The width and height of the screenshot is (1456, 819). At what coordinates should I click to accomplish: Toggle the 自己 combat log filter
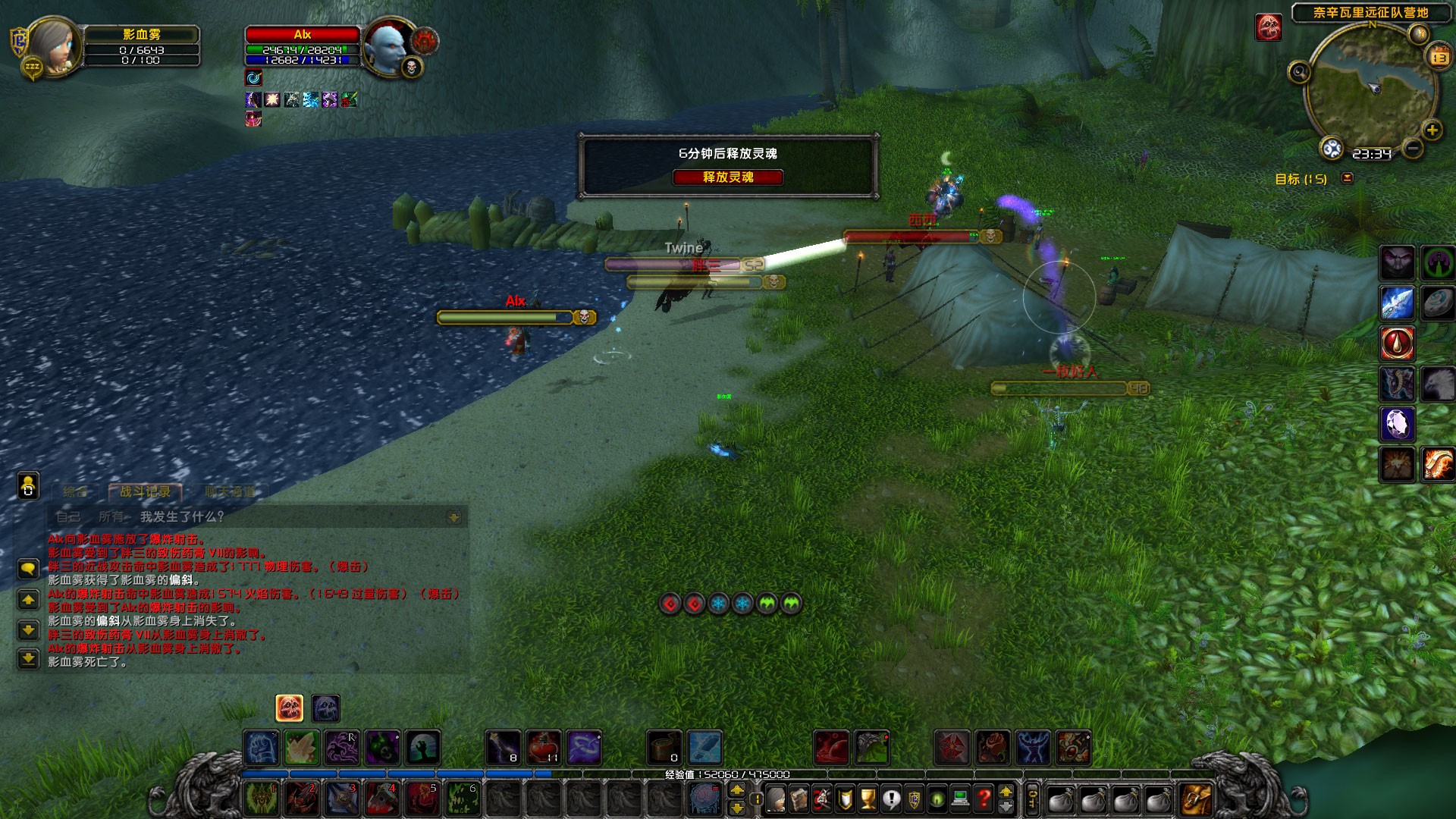tap(68, 515)
